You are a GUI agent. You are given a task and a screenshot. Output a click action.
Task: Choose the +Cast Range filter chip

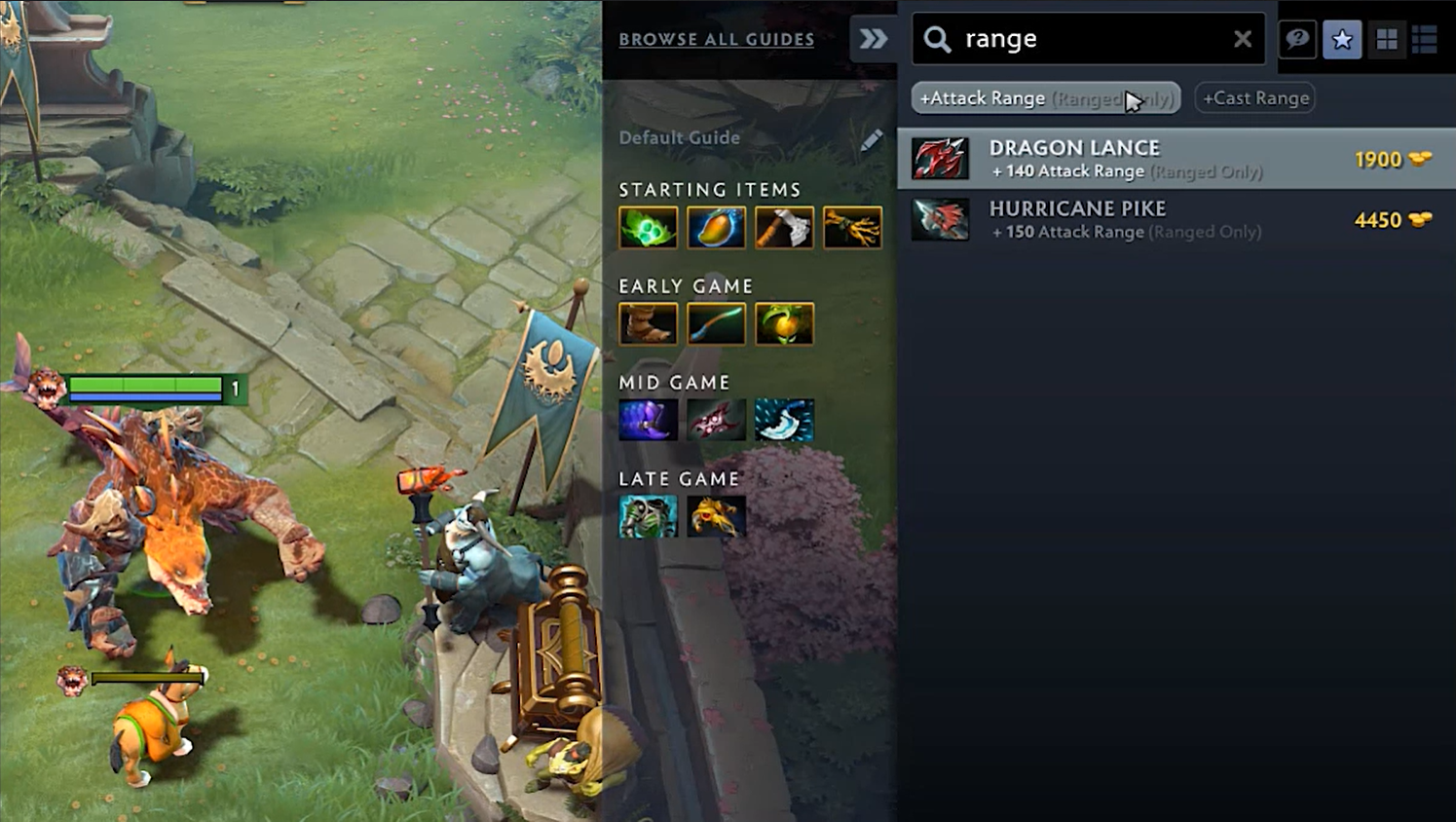coord(1255,98)
